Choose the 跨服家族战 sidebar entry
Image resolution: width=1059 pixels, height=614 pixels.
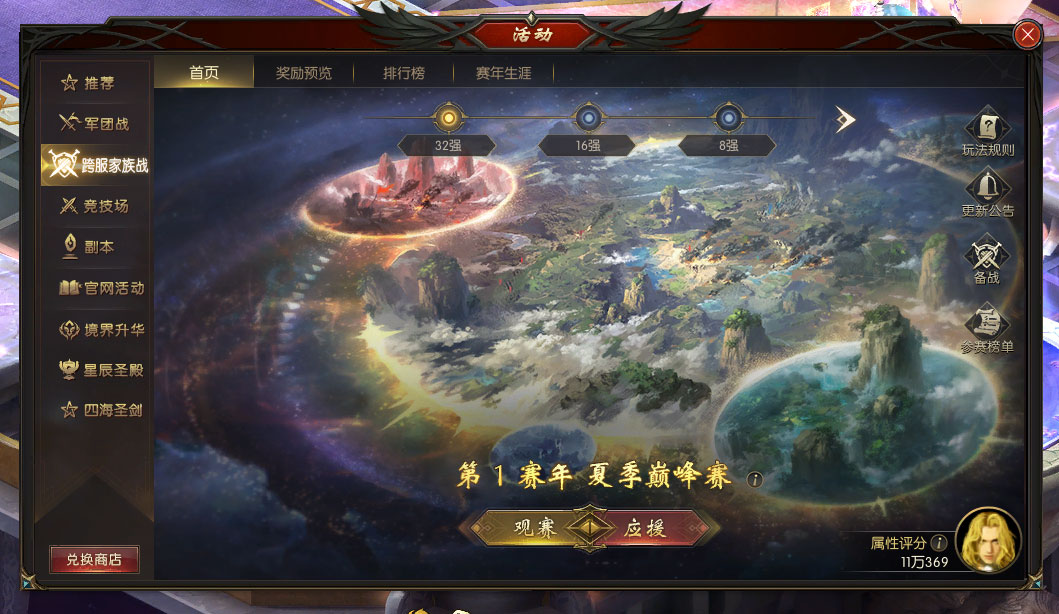(96, 165)
